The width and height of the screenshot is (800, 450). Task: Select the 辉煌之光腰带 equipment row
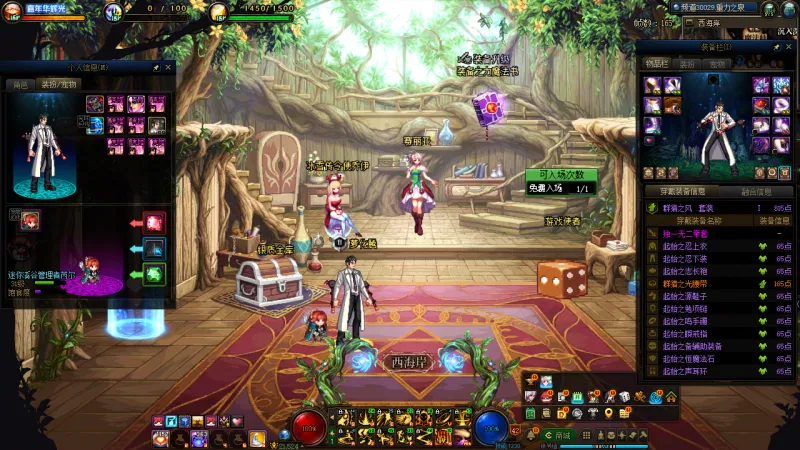[x=700, y=283]
